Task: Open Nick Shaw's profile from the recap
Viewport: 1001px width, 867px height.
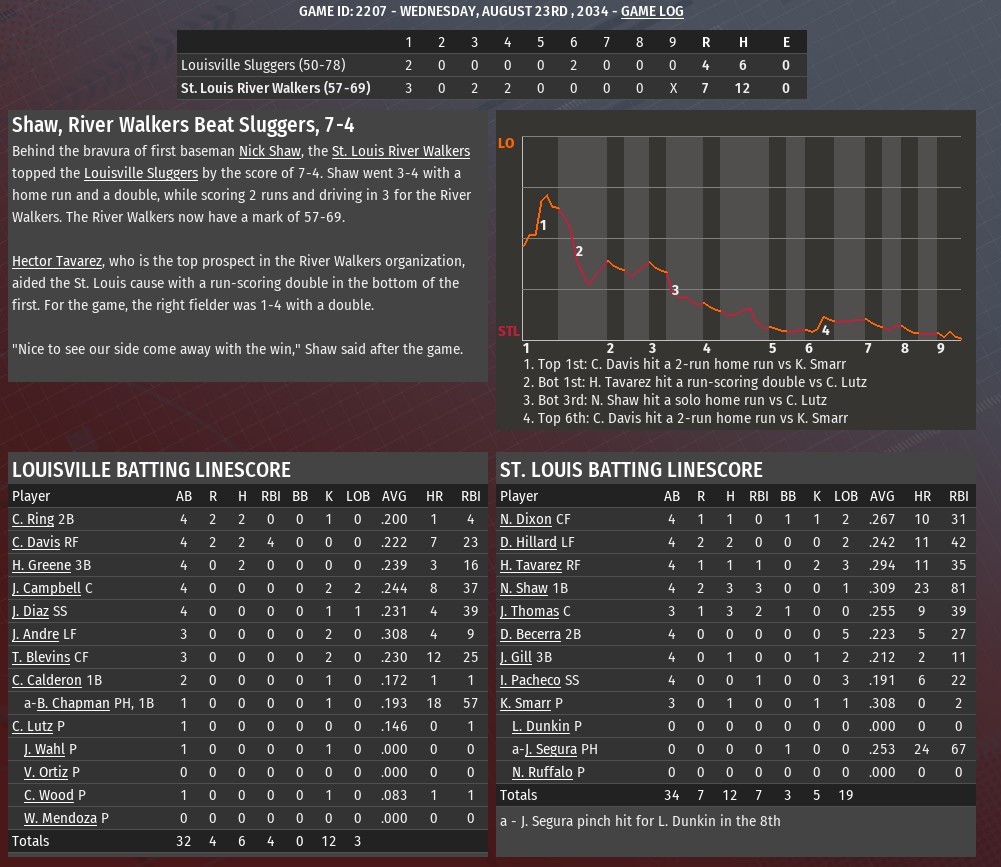Action: click(271, 151)
